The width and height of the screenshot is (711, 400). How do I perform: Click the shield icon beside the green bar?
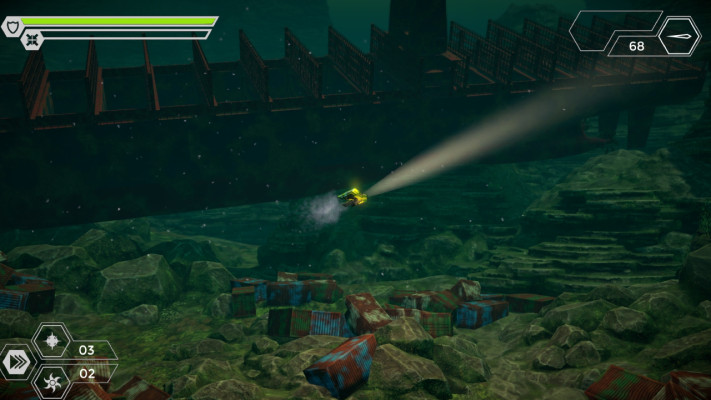click(x=11, y=27)
